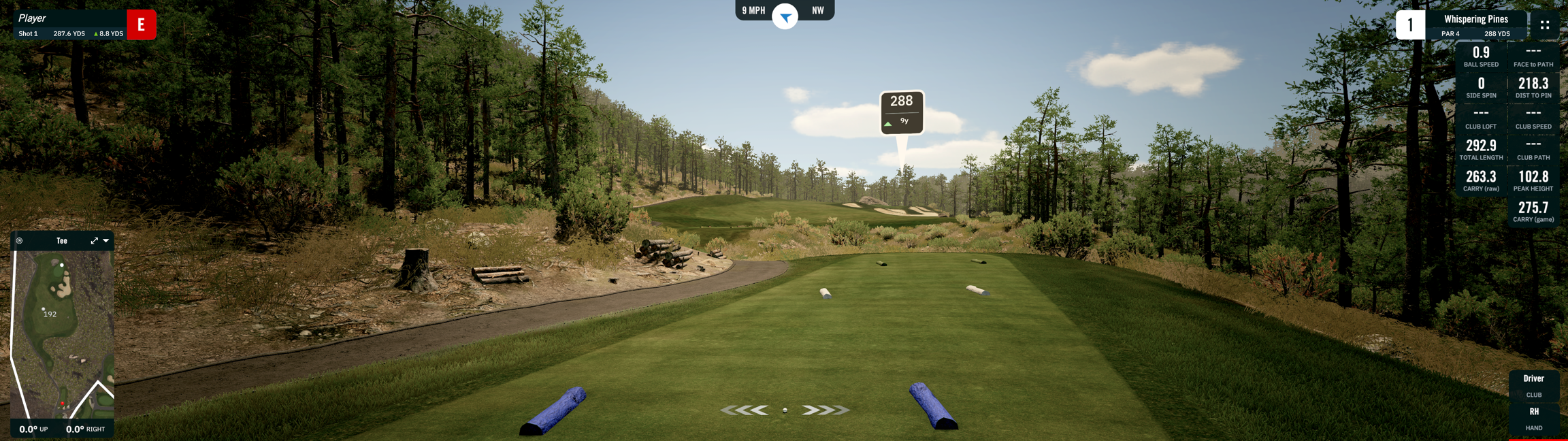1568x441 pixels.
Task: Select the 288 yard pin distance marker
Action: (902, 111)
